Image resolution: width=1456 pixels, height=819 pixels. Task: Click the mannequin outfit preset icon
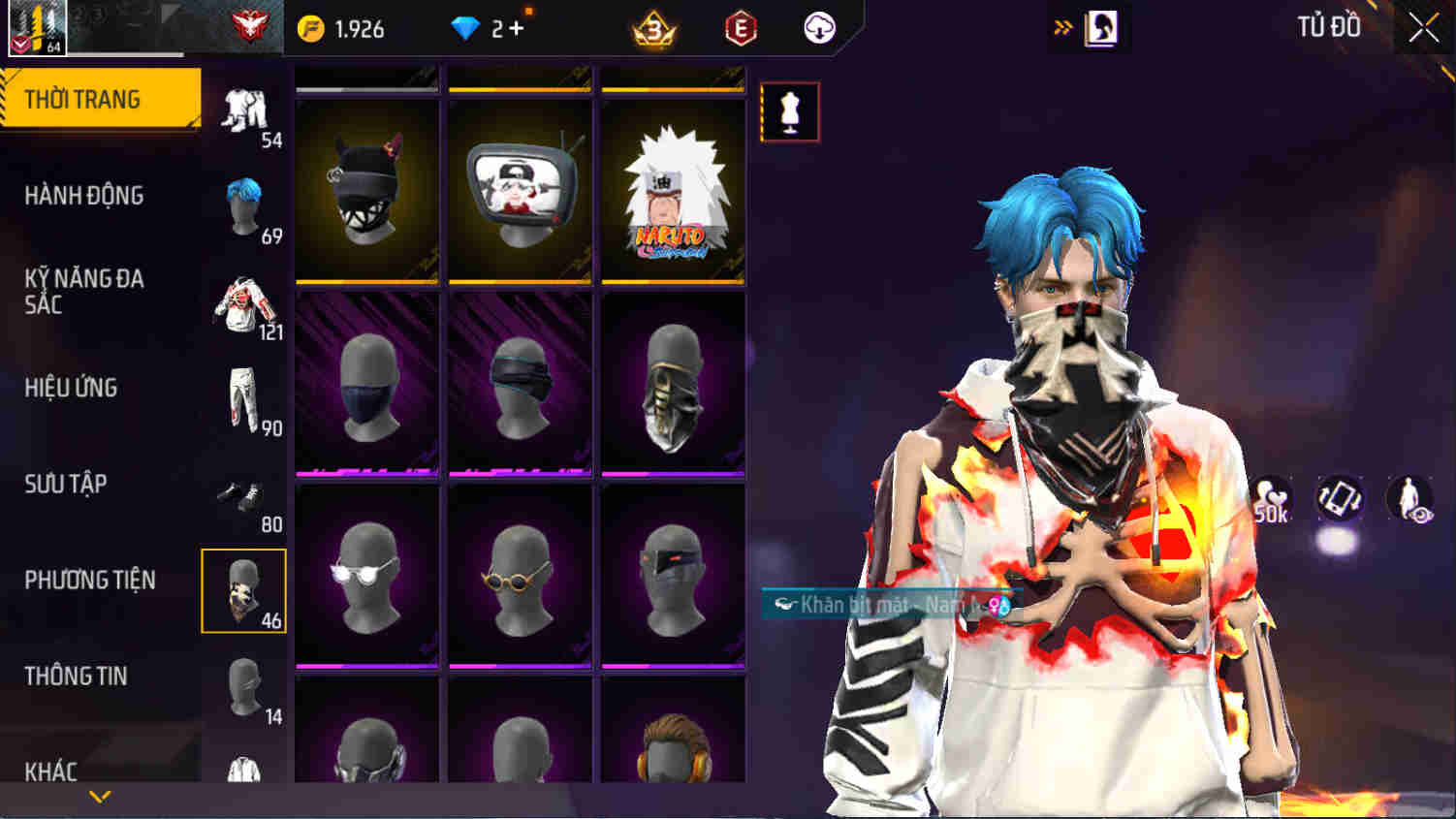790,111
